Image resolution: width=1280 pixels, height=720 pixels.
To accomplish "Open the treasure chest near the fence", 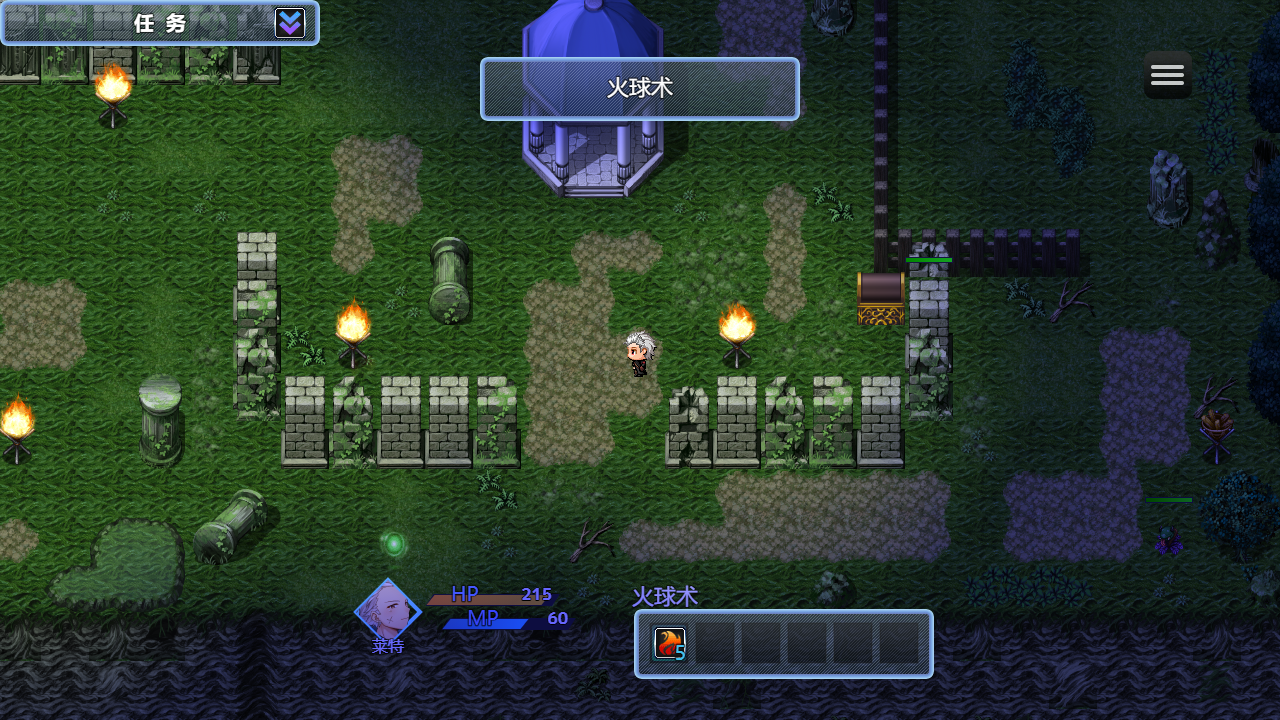I will [881, 297].
